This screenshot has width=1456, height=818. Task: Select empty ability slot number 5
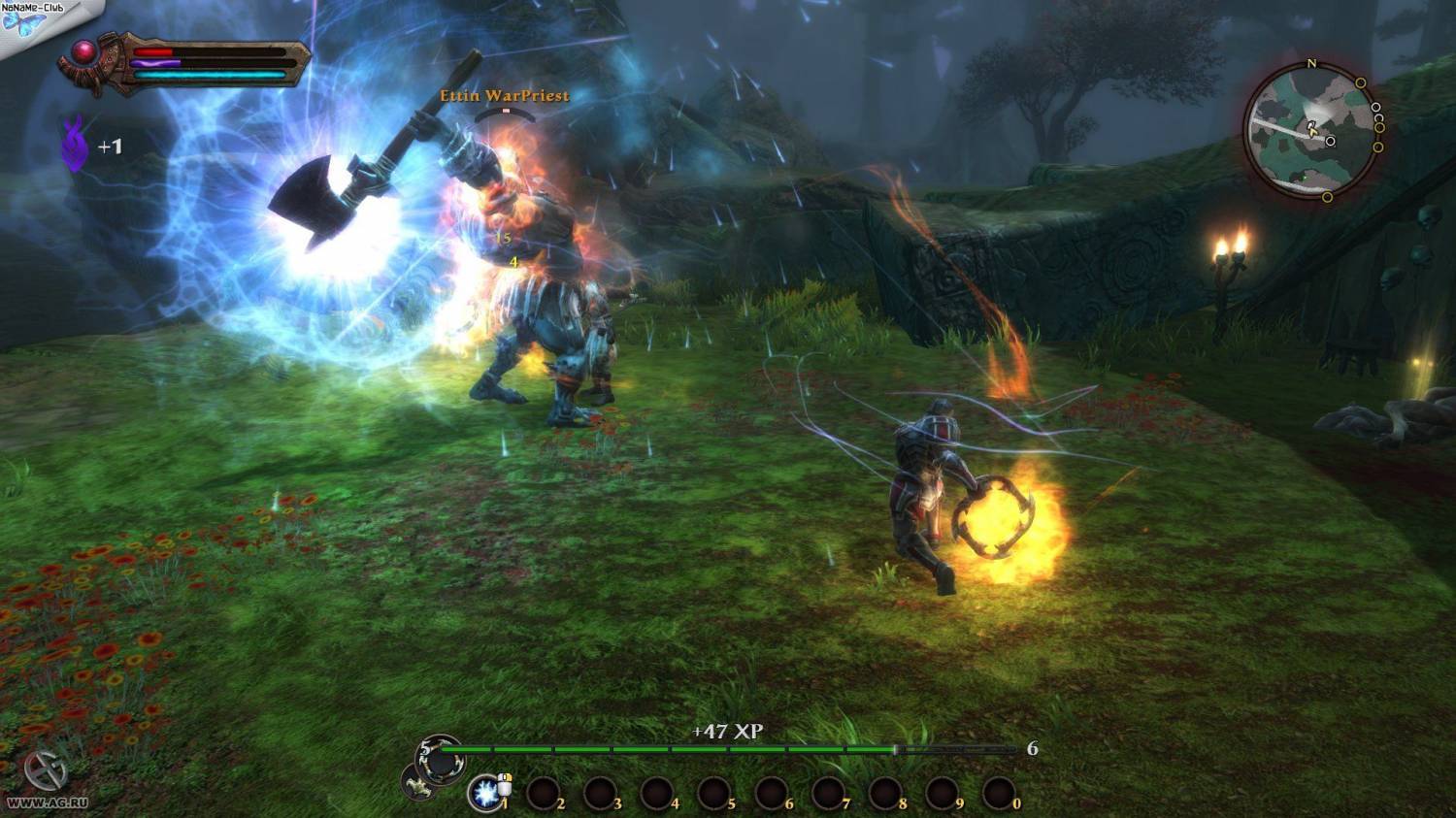click(714, 794)
